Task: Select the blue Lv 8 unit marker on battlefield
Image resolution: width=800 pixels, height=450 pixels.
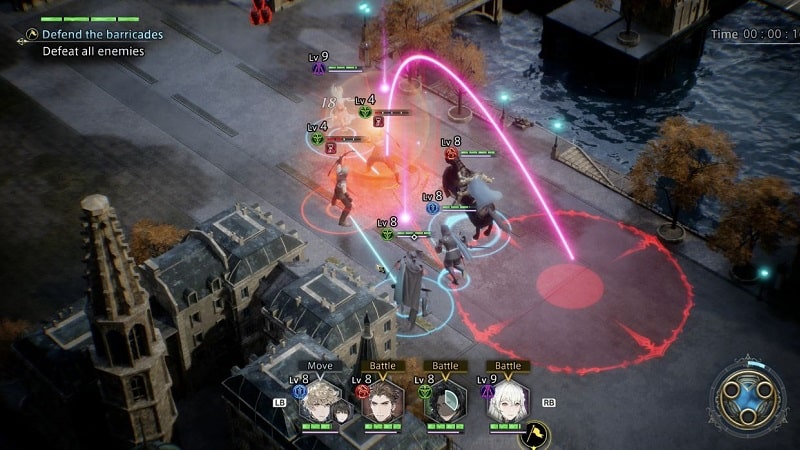Action: pos(432,208)
